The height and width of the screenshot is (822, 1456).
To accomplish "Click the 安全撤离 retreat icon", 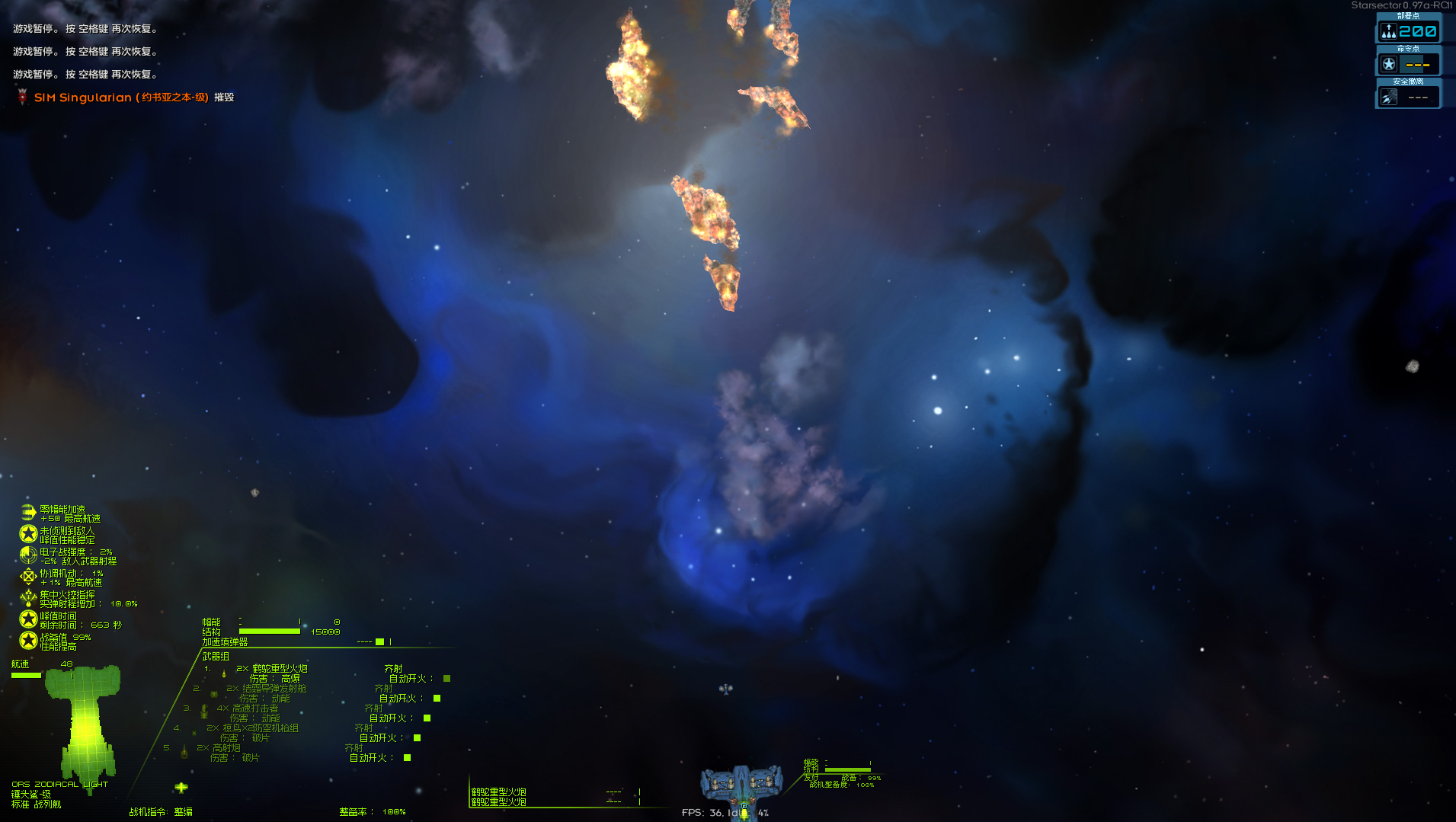I will 1388,98.
